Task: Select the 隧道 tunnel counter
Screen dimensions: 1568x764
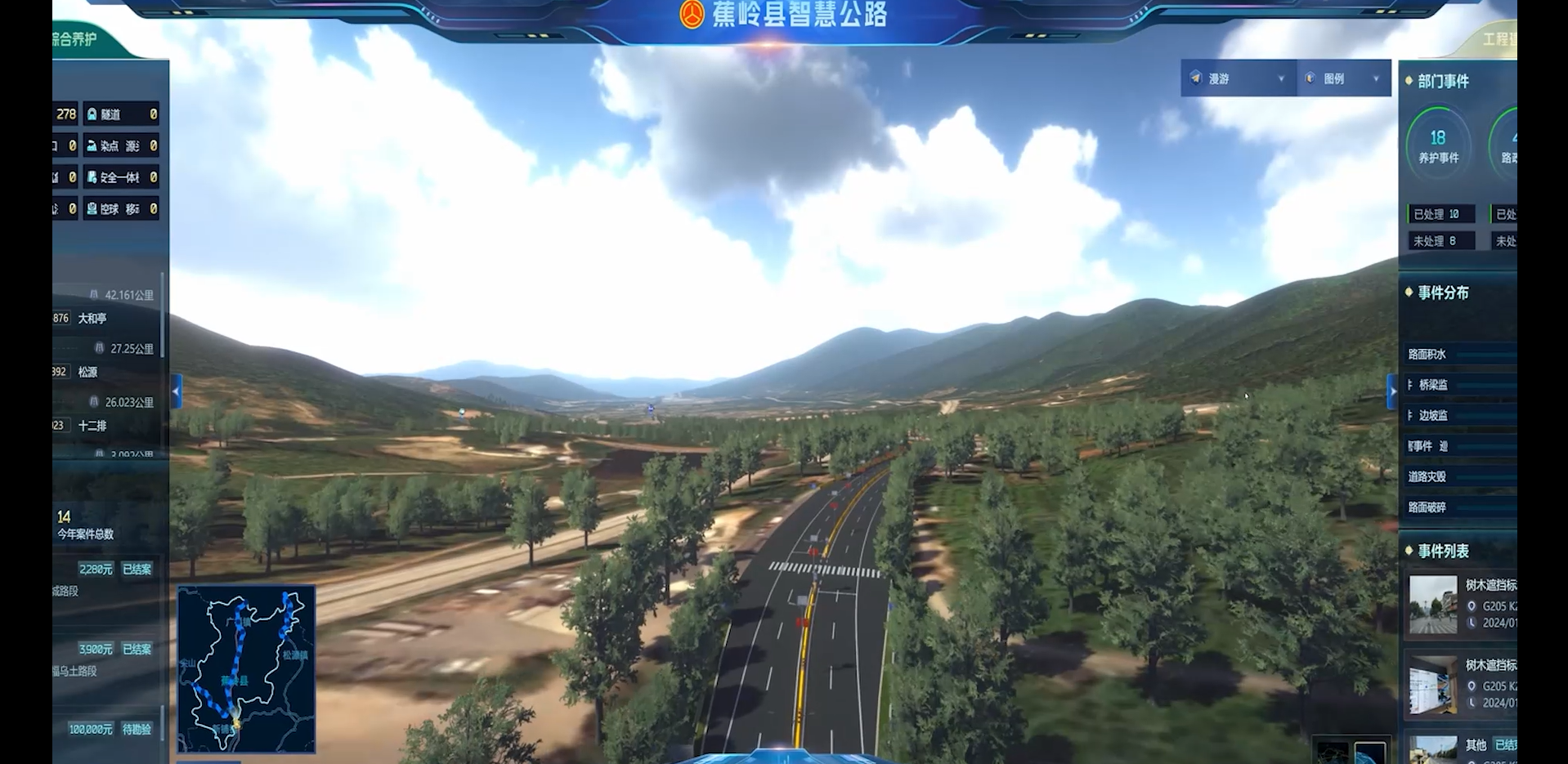Action: [x=121, y=114]
